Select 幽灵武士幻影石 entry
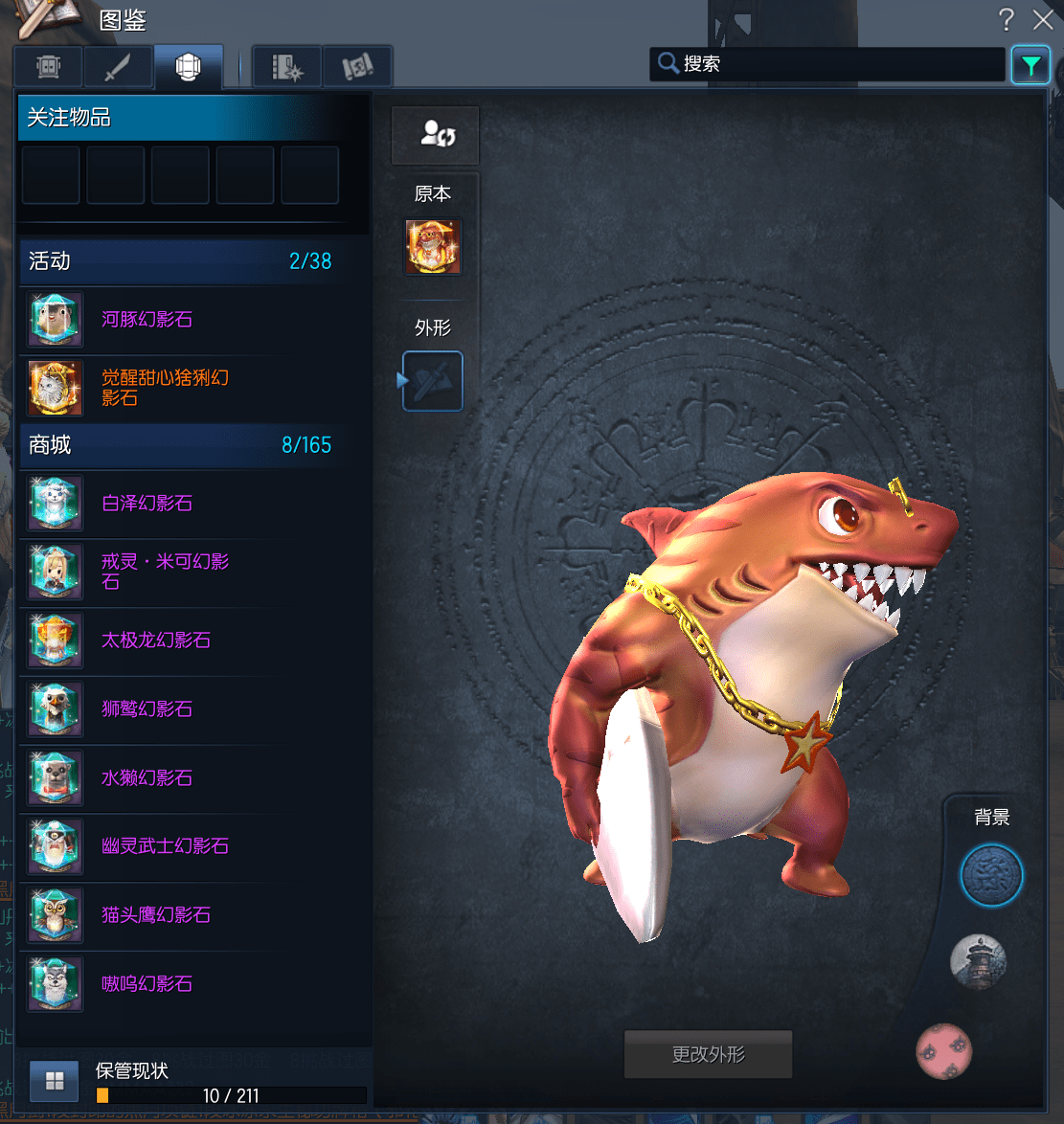 click(165, 846)
